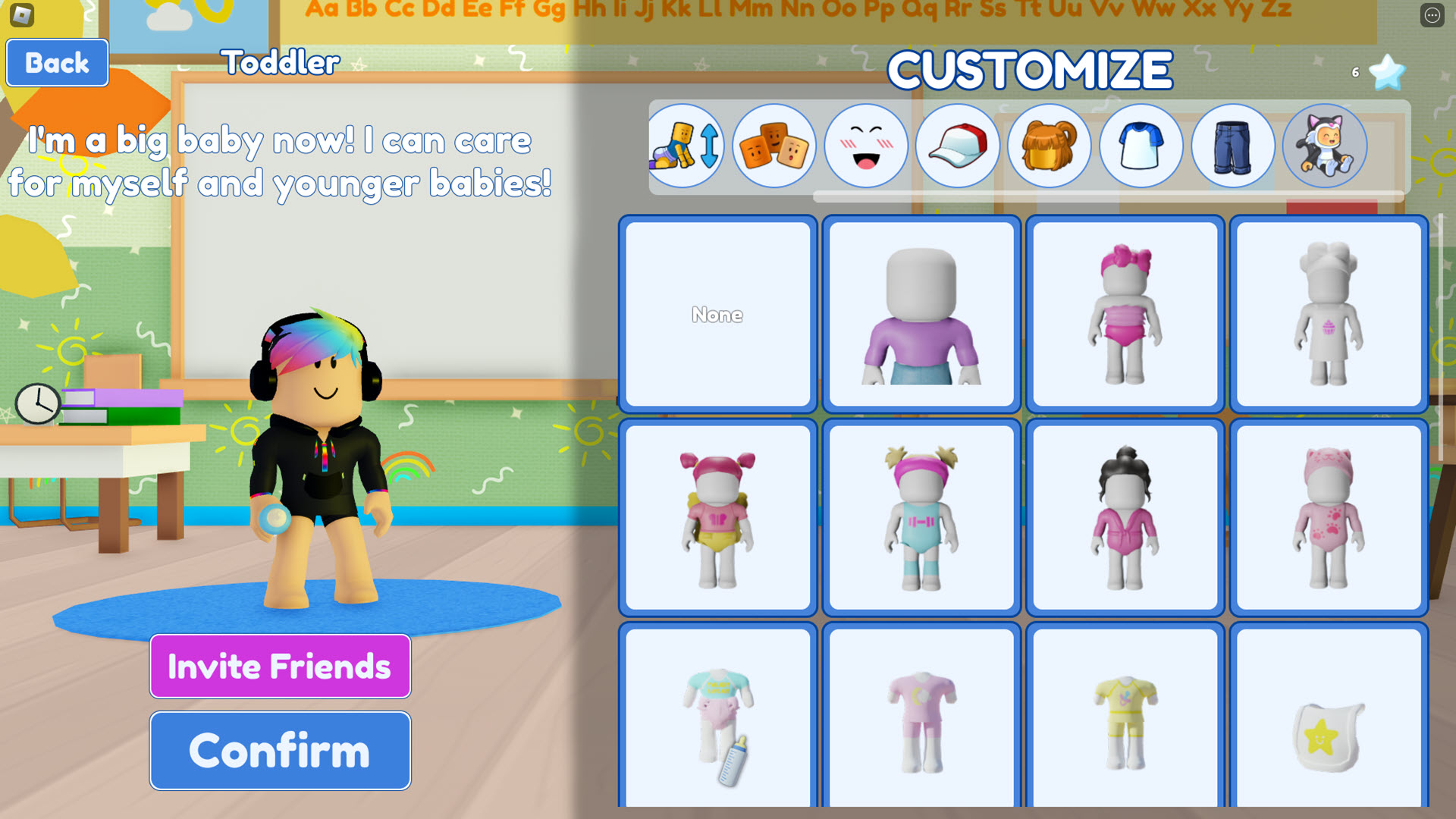
Task: Open the body size customization category
Action: (x=685, y=146)
